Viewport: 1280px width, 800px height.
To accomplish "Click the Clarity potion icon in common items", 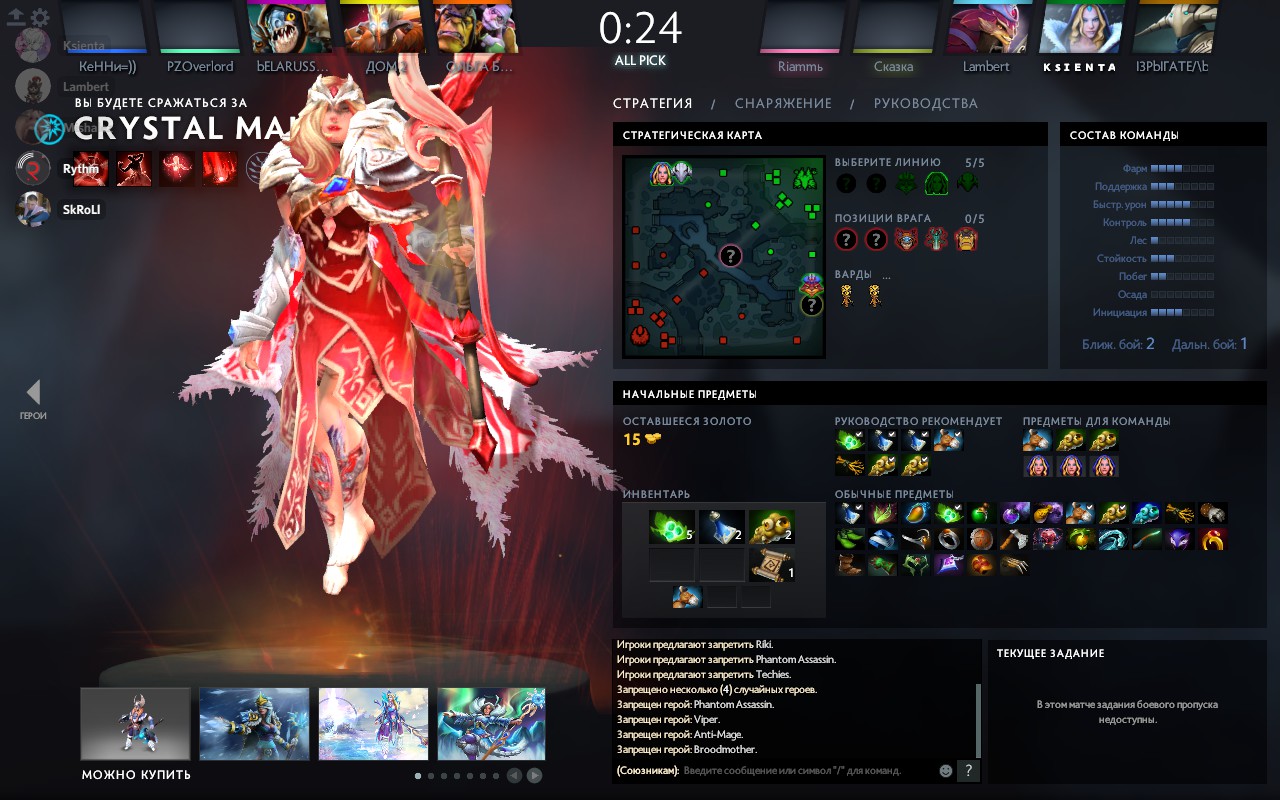I will [851, 514].
